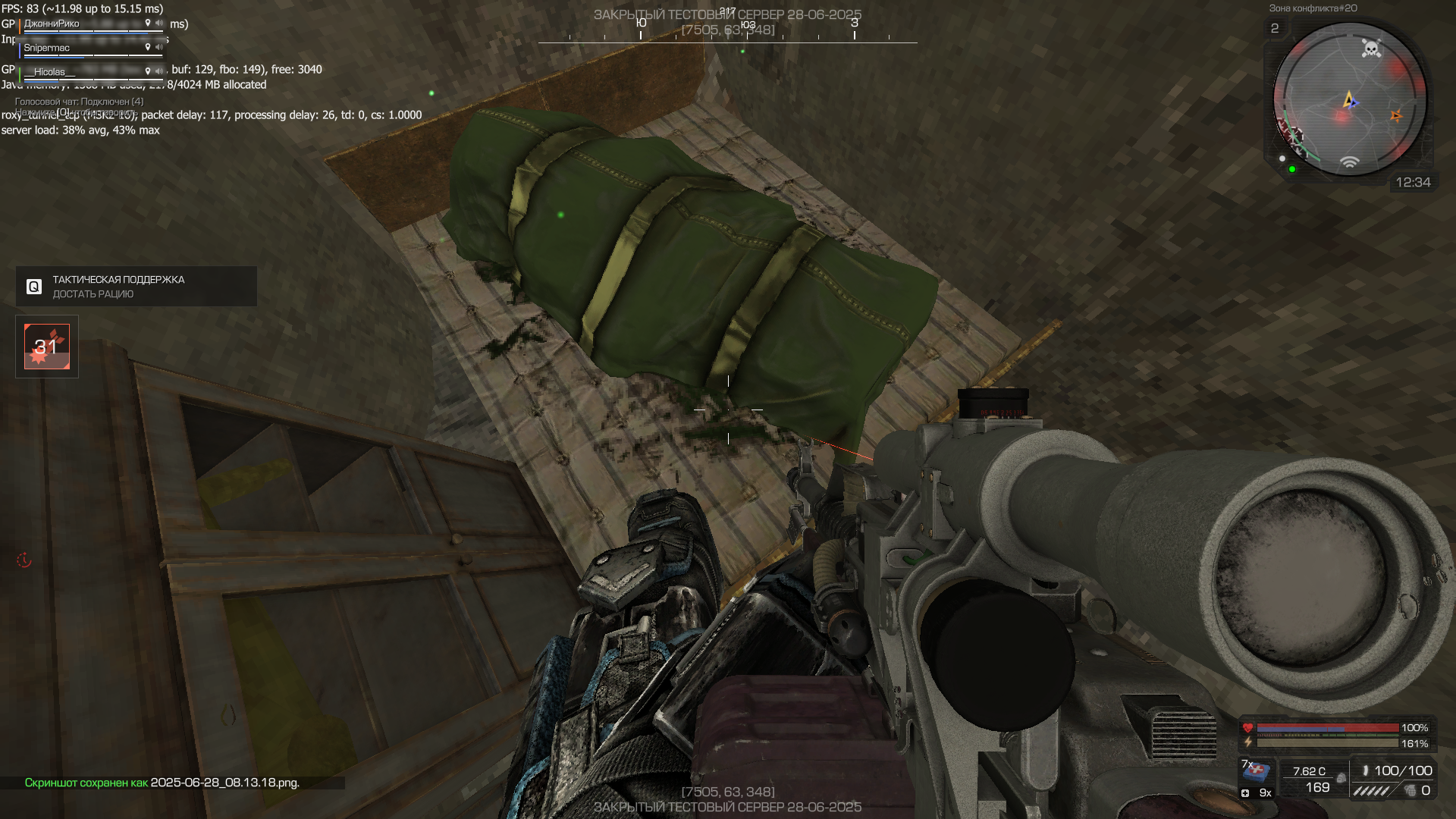
Task: Open the circular minimap
Action: pyautogui.click(x=1349, y=99)
